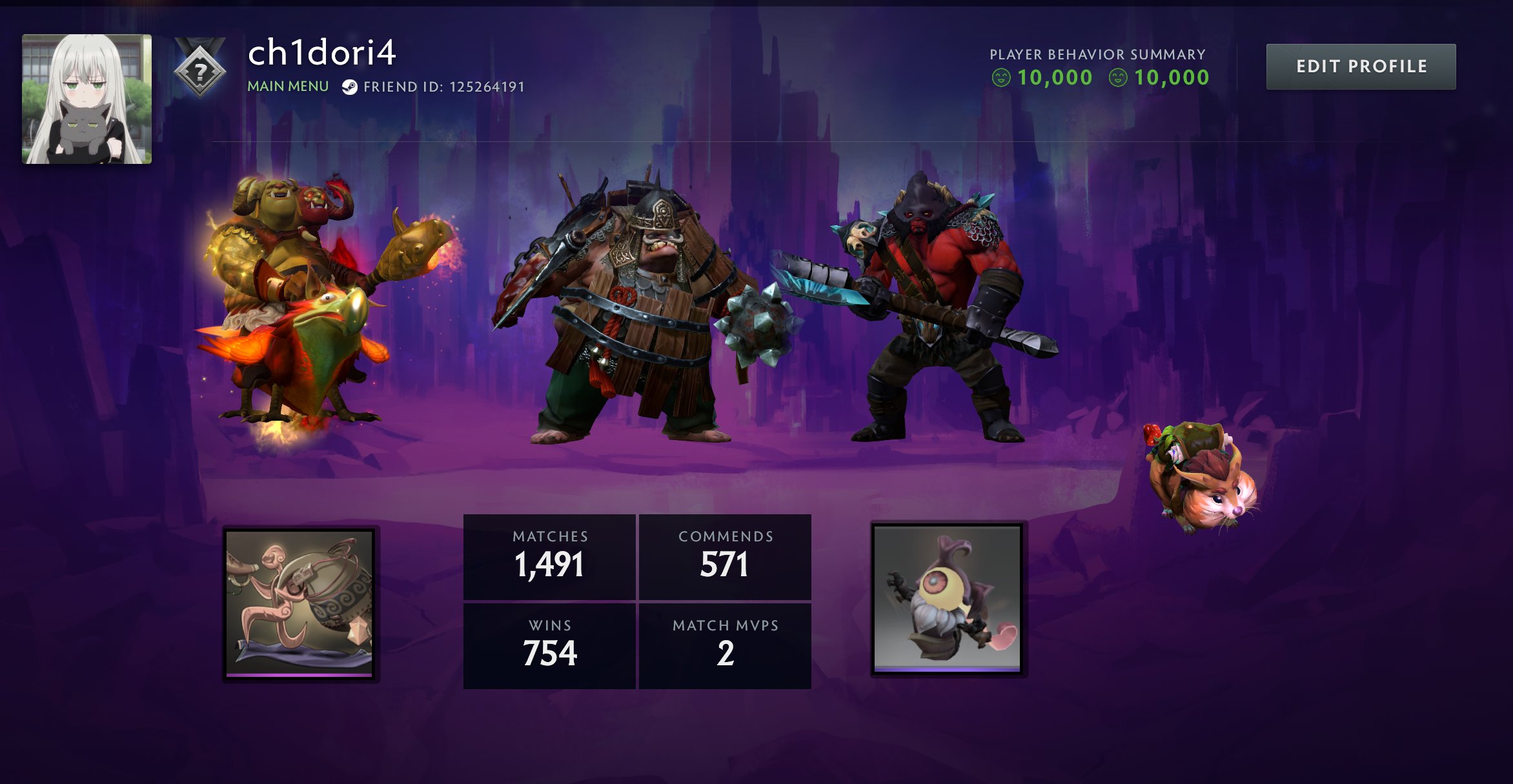Screen dimensions: 1513x784
Task: Click the Matches stat tile
Action: point(549,557)
